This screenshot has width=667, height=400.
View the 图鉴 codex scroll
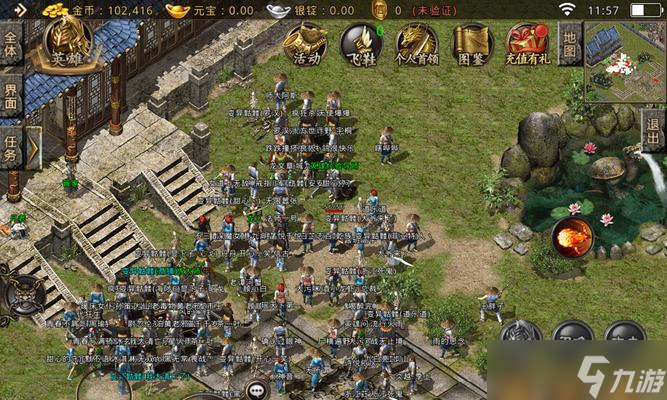(472, 44)
